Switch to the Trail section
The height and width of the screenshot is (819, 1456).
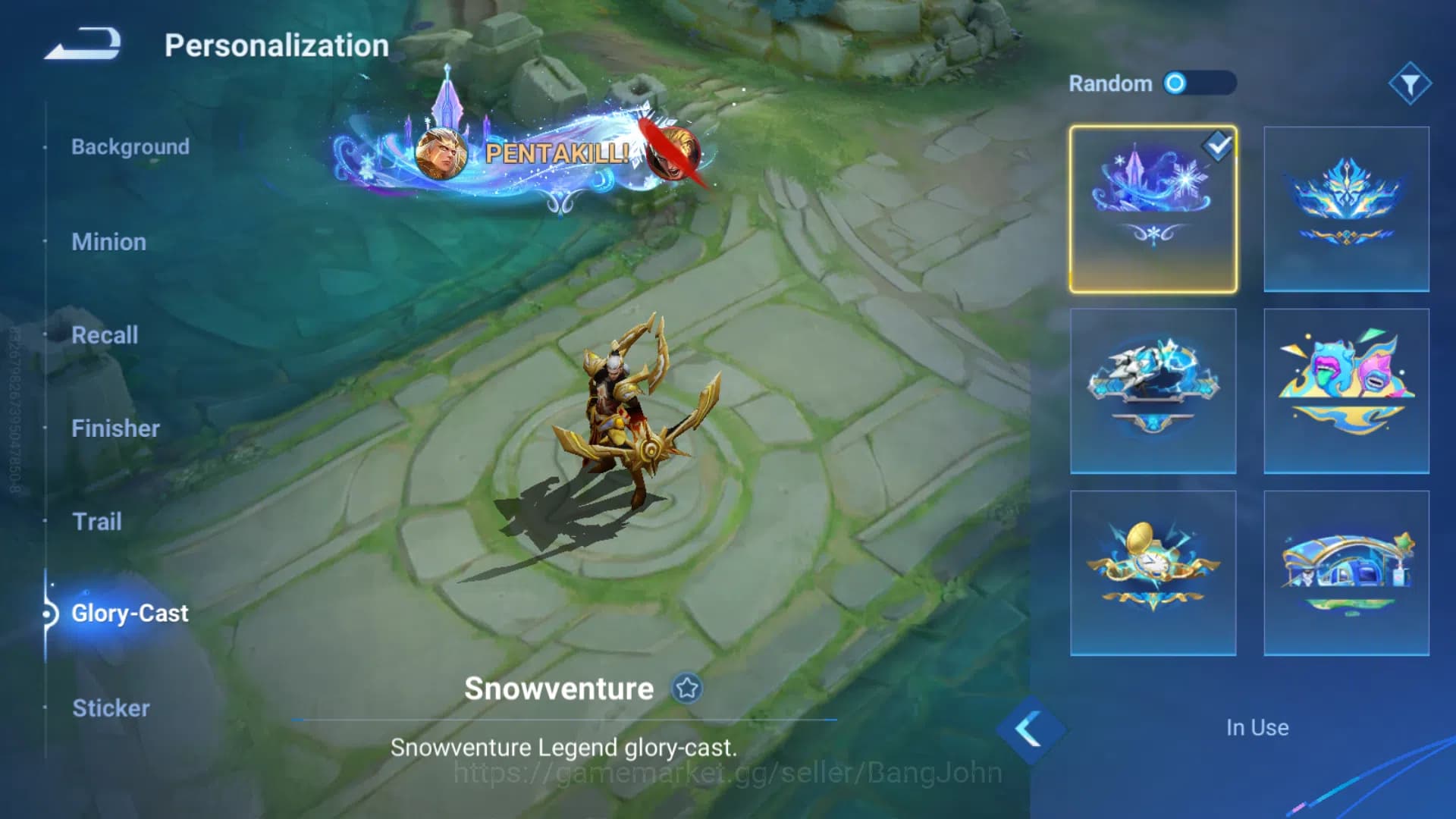click(97, 522)
